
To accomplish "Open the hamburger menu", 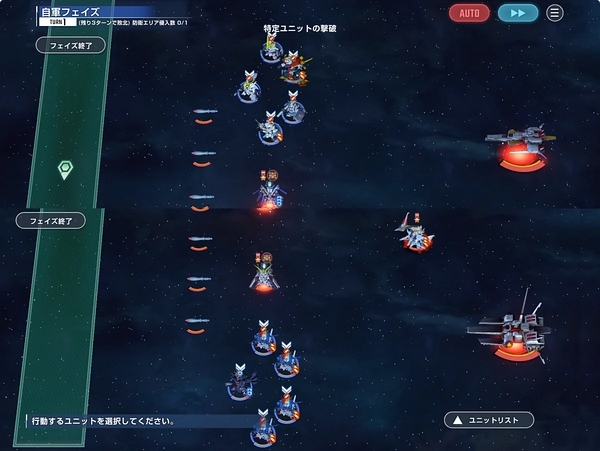I will click(554, 13).
